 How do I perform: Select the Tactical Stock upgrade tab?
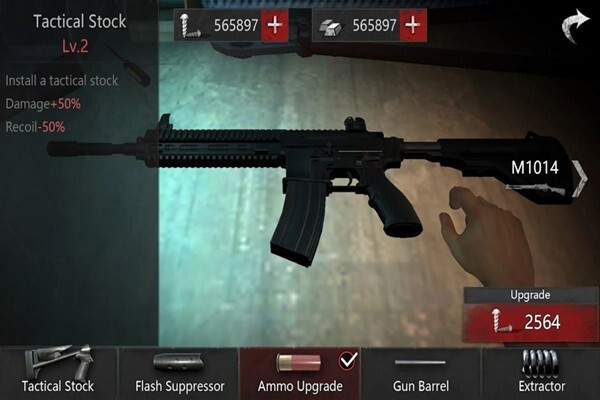coord(59,373)
